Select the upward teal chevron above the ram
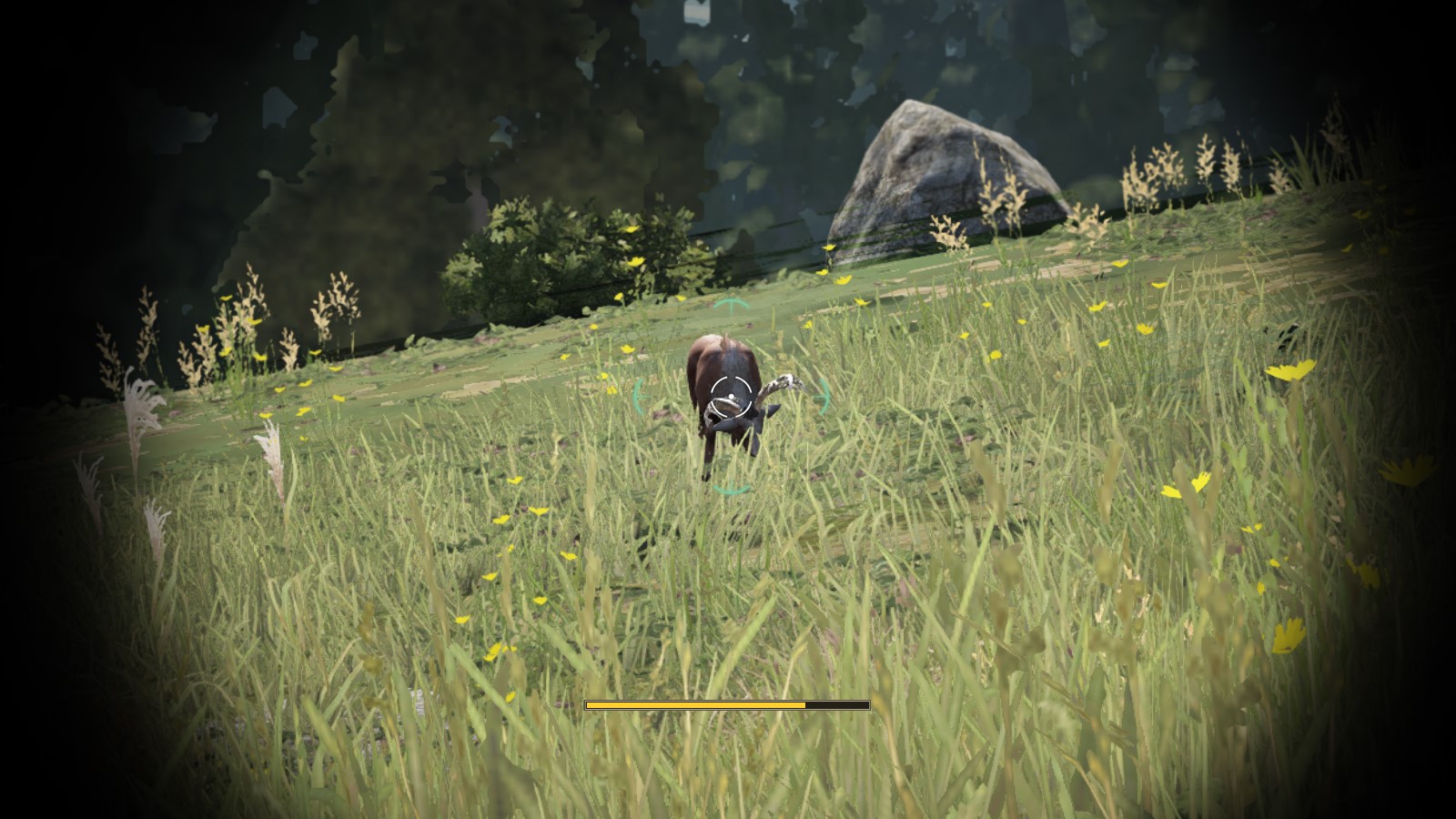 (733, 302)
